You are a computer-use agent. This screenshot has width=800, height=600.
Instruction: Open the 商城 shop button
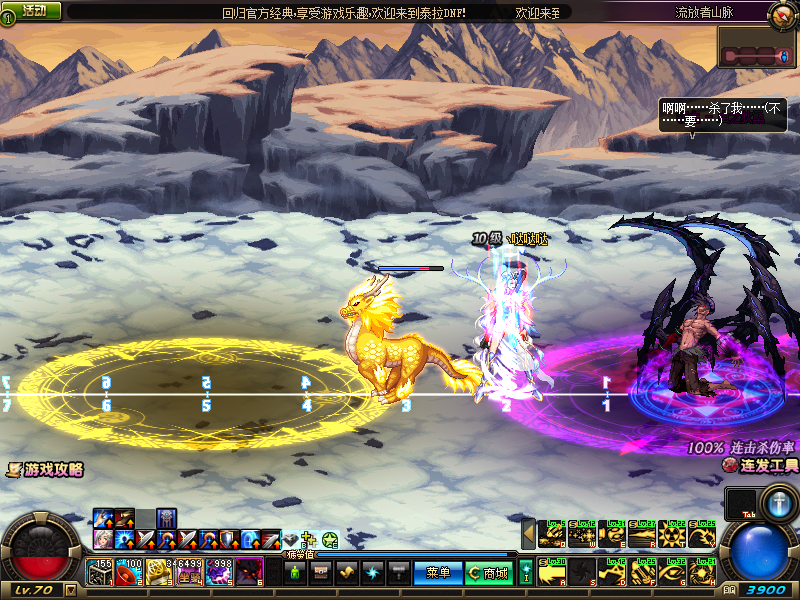tap(490, 573)
